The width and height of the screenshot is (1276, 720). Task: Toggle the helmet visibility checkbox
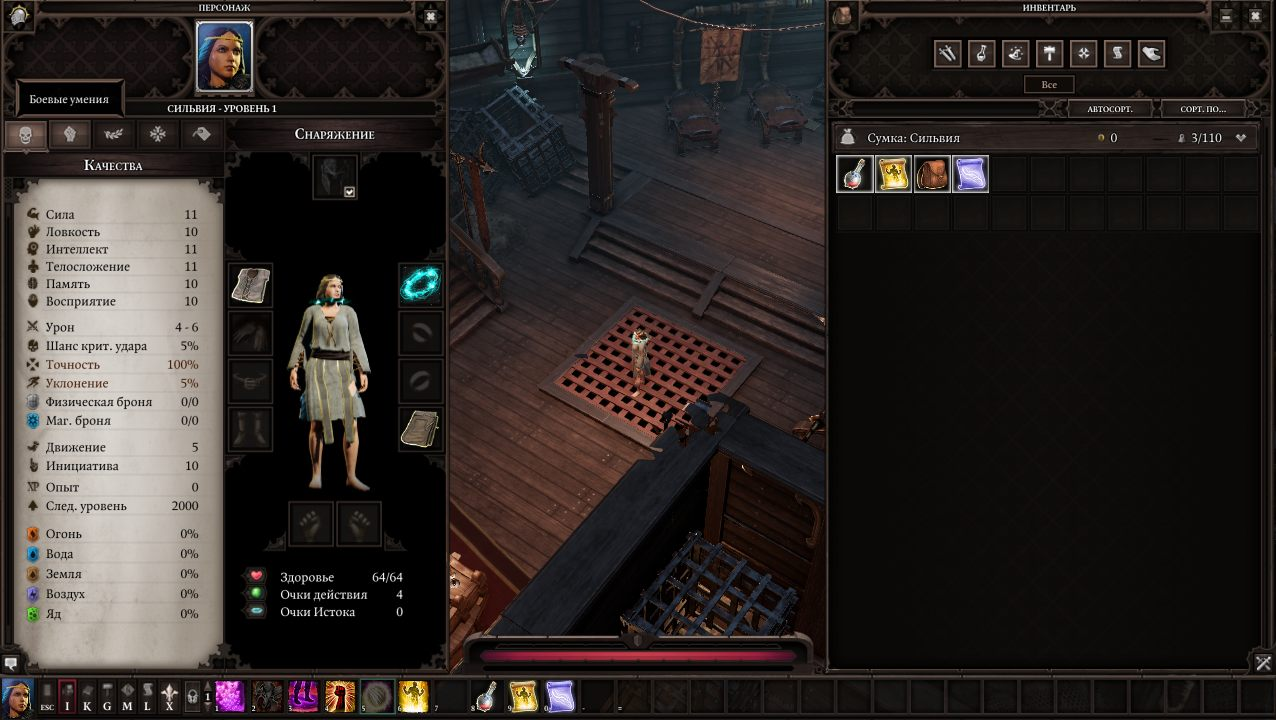(x=350, y=191)
